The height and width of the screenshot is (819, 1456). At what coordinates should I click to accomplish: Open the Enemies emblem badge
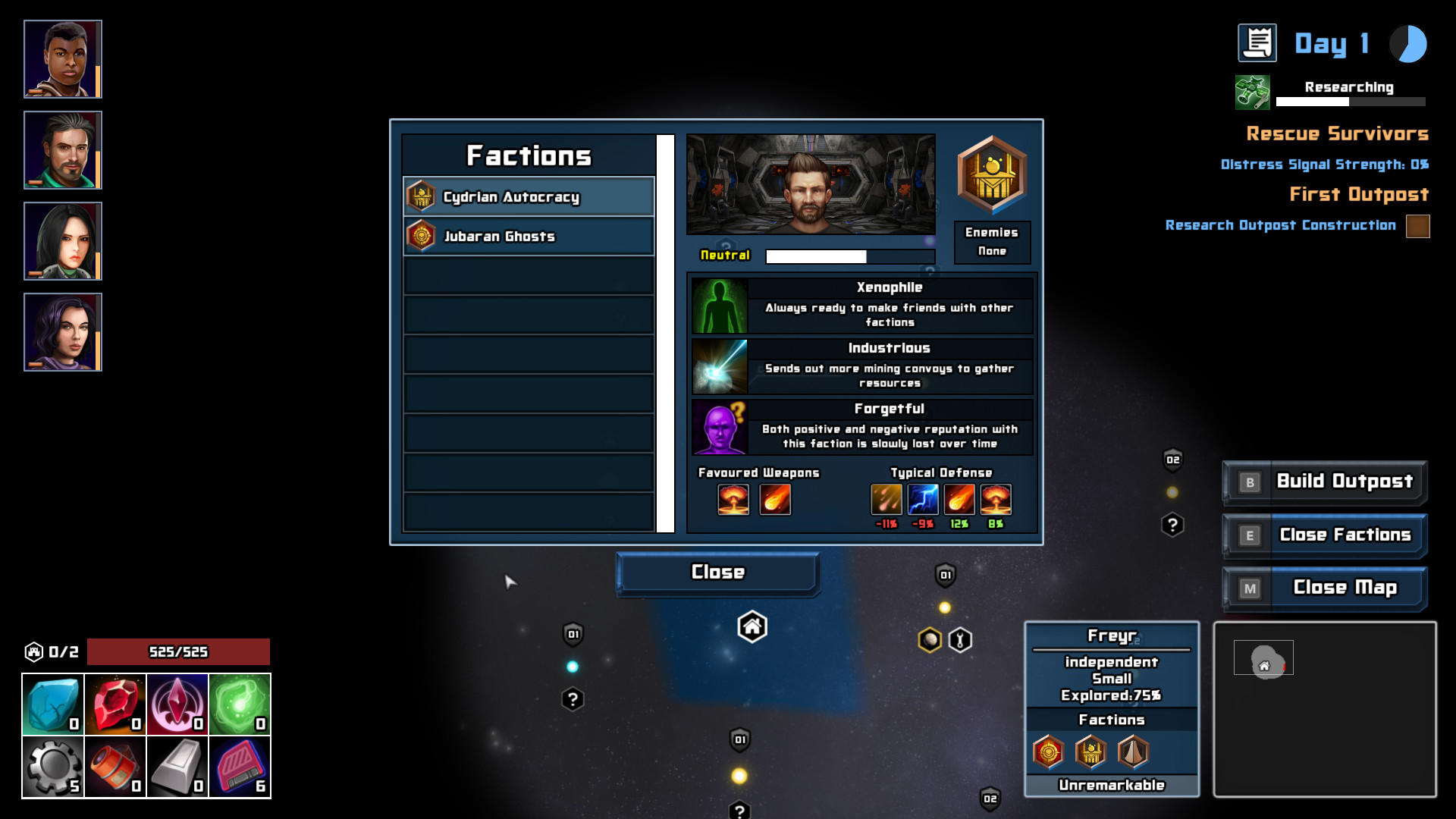click(992, 176)
